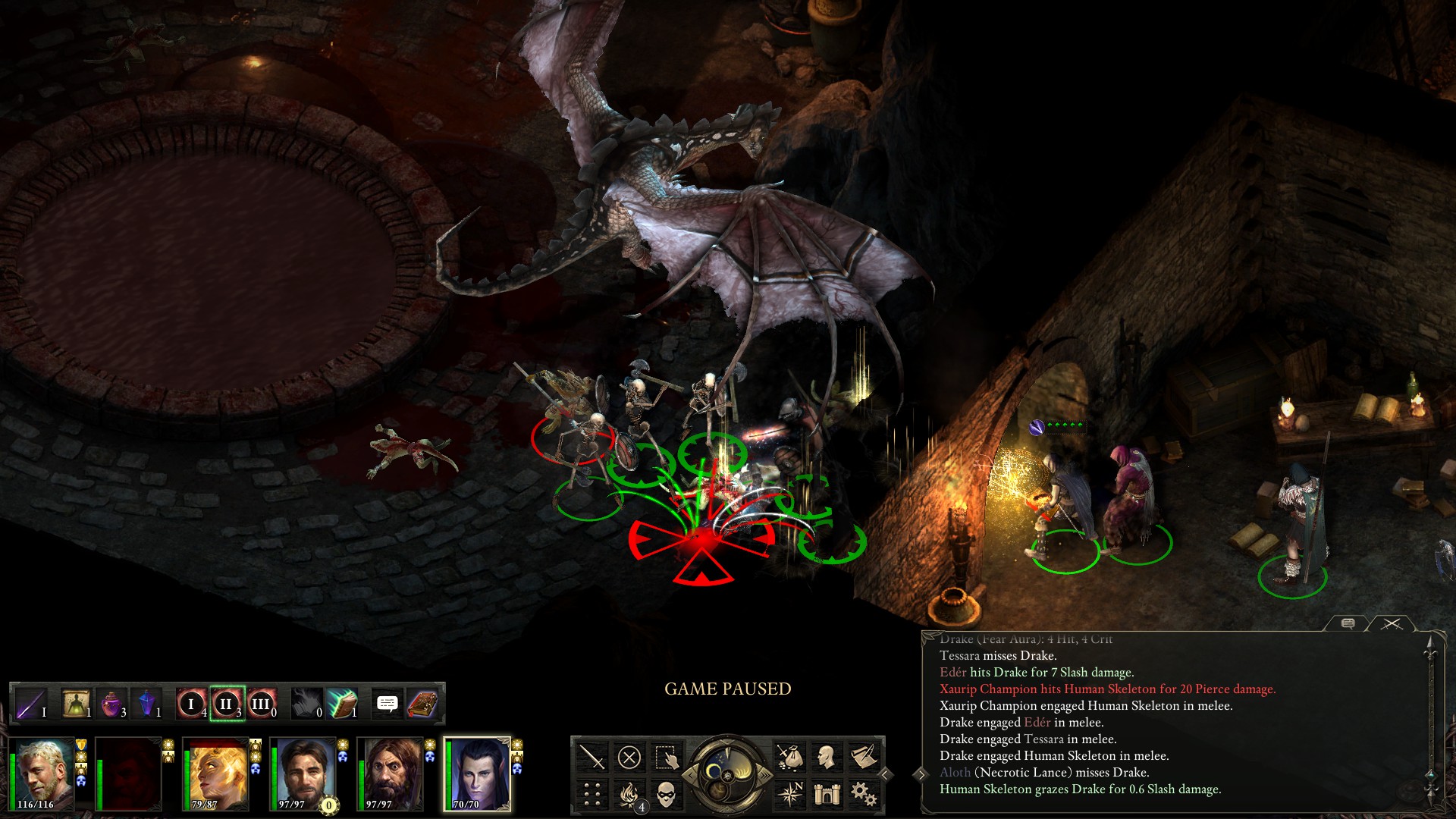1456x819 pixels.
Task: Open the stronghold castle button
Action: tap(827, 794)
